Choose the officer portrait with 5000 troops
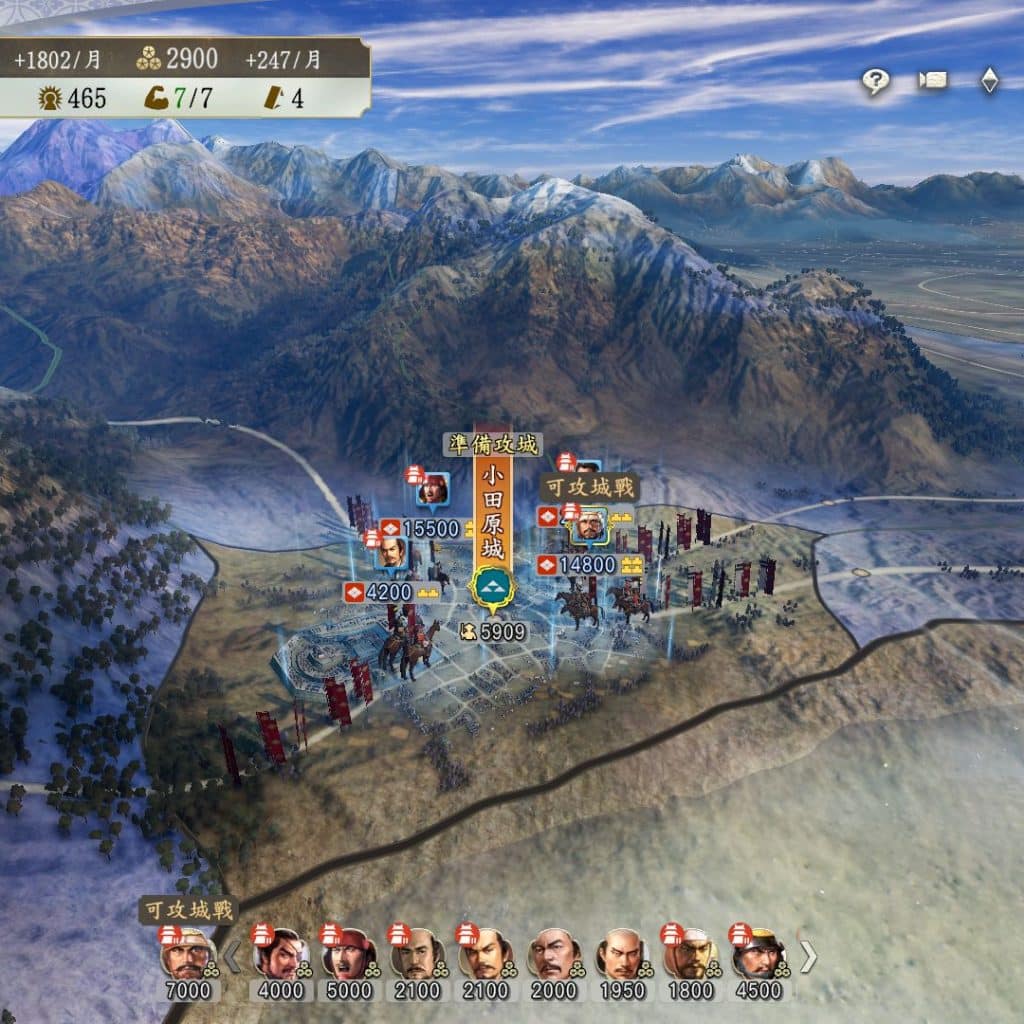This screenshot has height=1024, width=1024. (x=348, y=957)
